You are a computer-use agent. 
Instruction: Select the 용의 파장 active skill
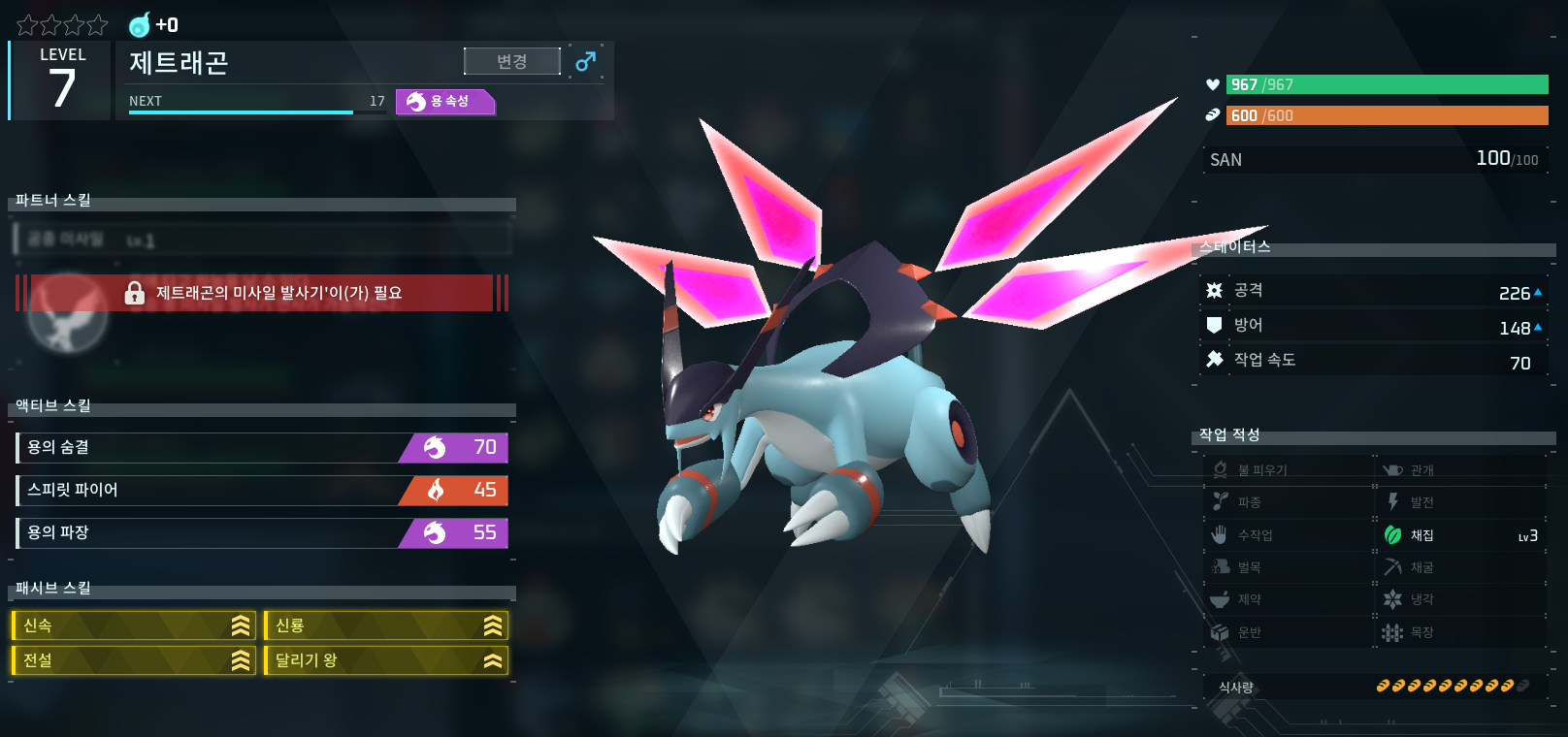[x=262, y=532]
